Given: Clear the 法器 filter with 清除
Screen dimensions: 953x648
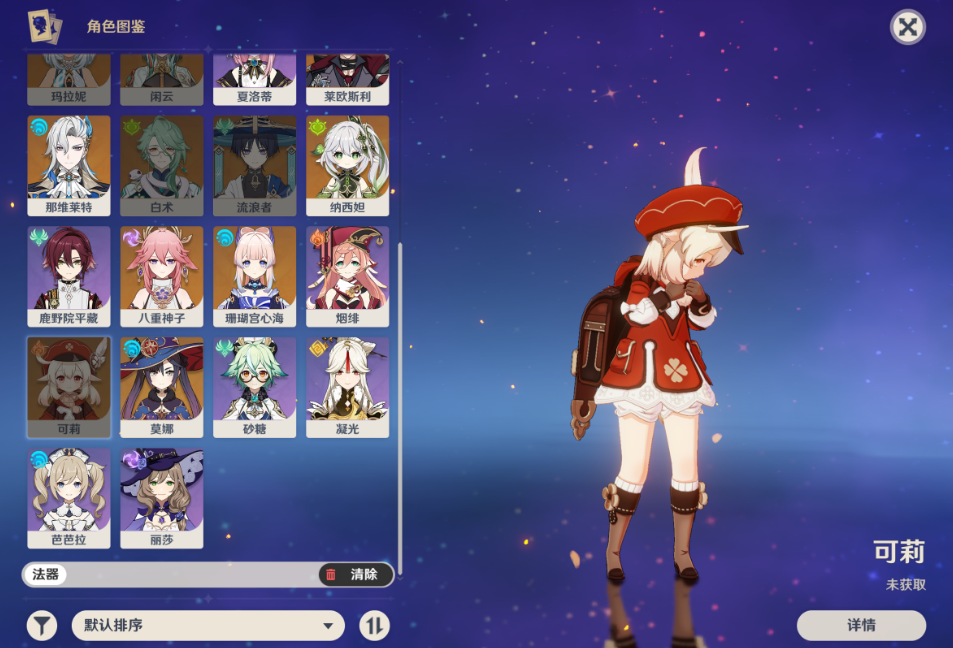Looking at the screenshot, I should click(355, 574).
